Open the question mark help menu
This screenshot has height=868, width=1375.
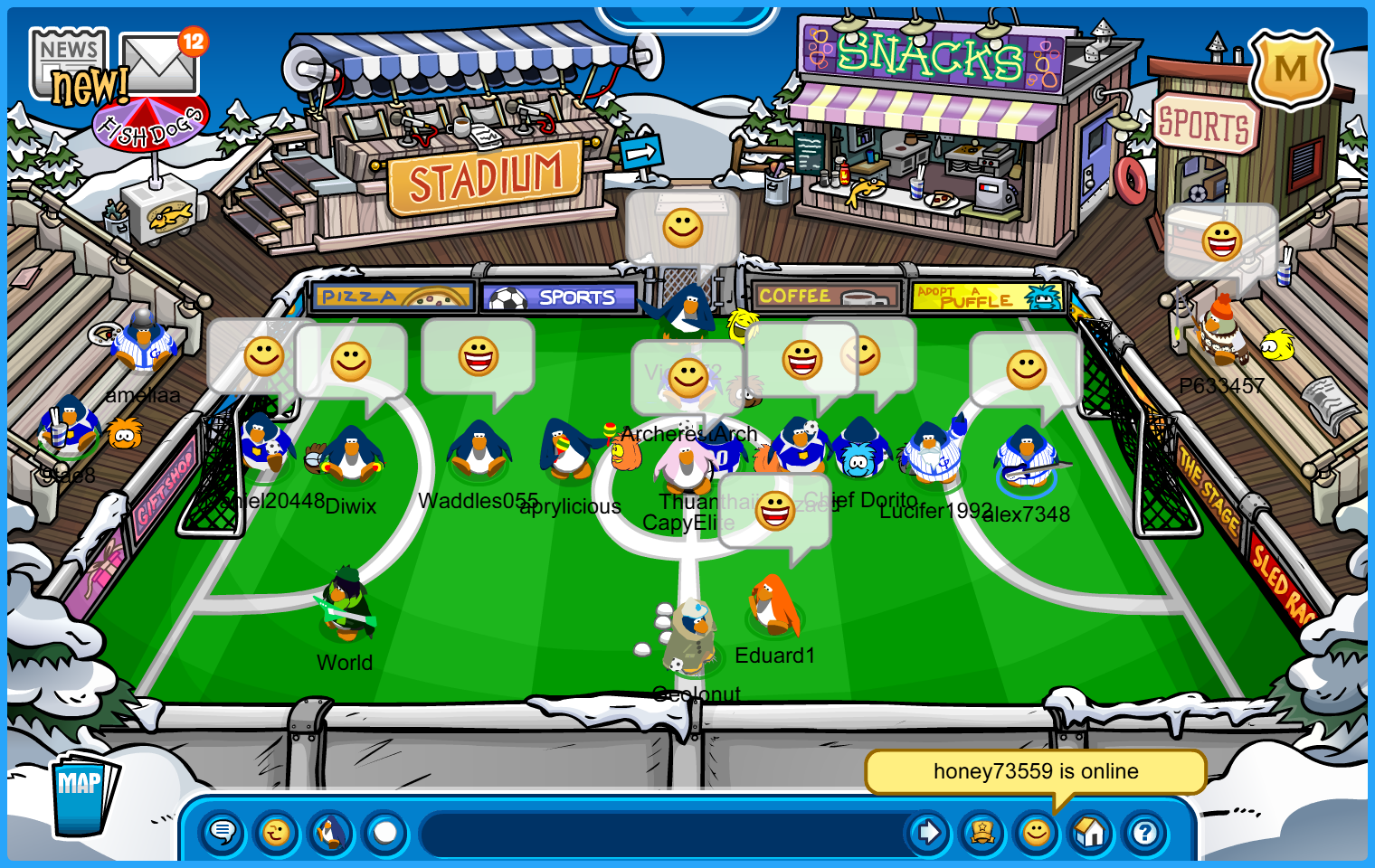[1144, 832]
